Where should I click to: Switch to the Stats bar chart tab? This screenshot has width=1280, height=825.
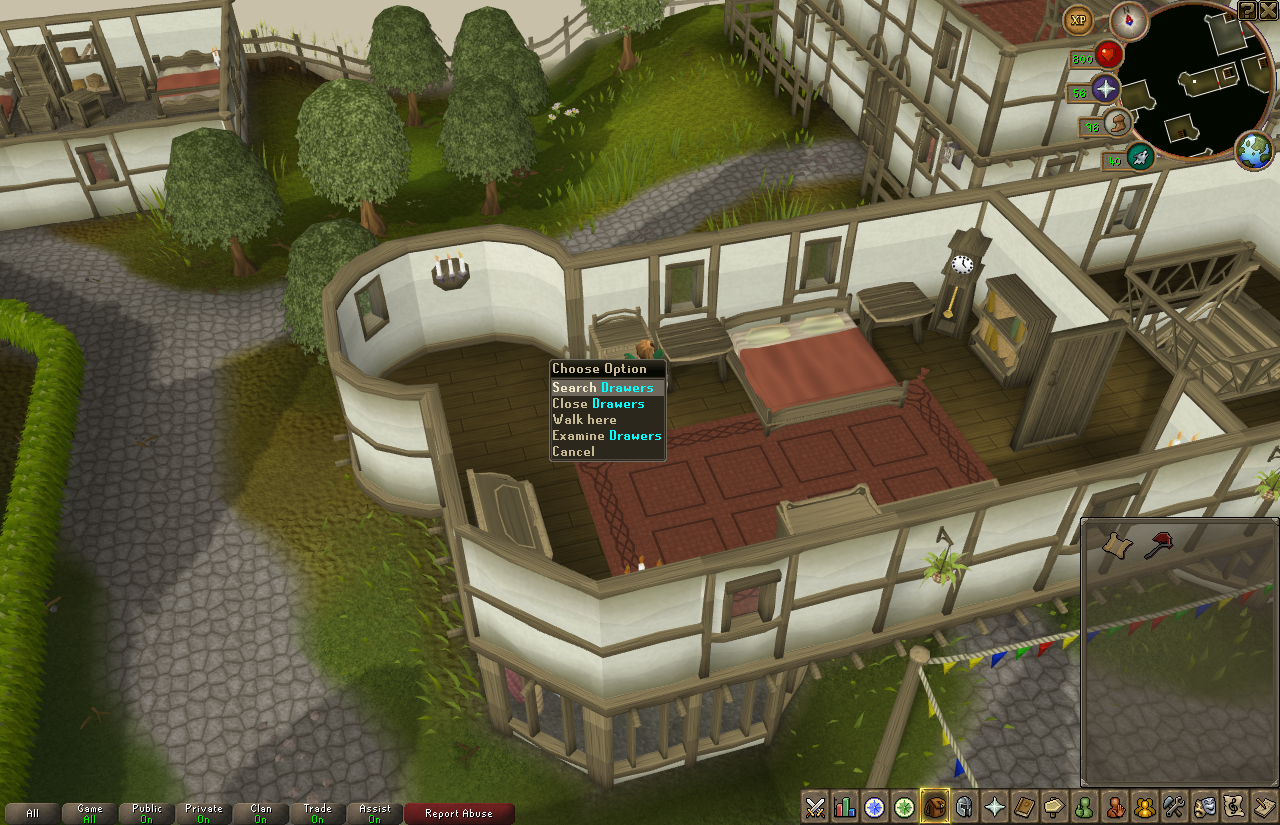[845, 807]
